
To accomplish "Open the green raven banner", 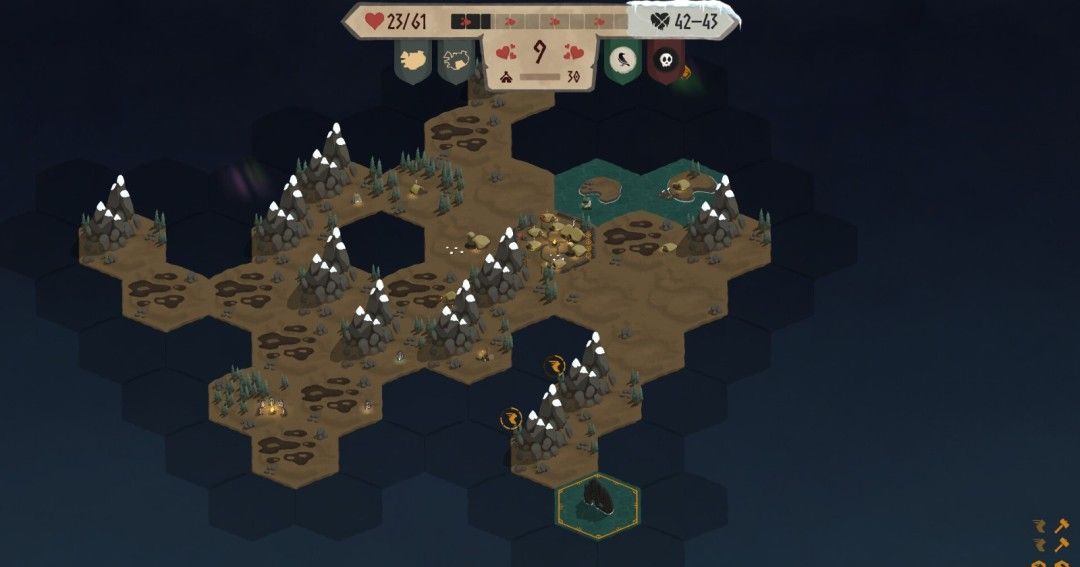I will coord(622,61).
